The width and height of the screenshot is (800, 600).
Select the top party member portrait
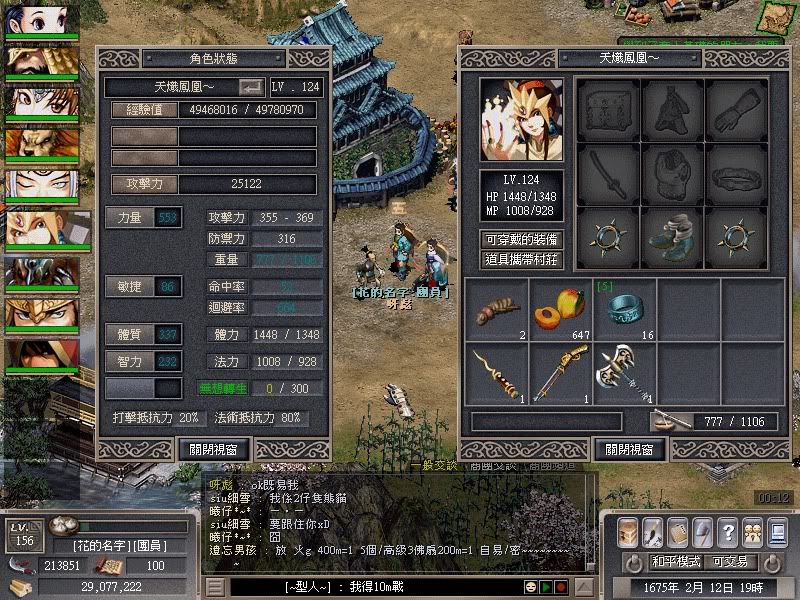pos(42,21)
